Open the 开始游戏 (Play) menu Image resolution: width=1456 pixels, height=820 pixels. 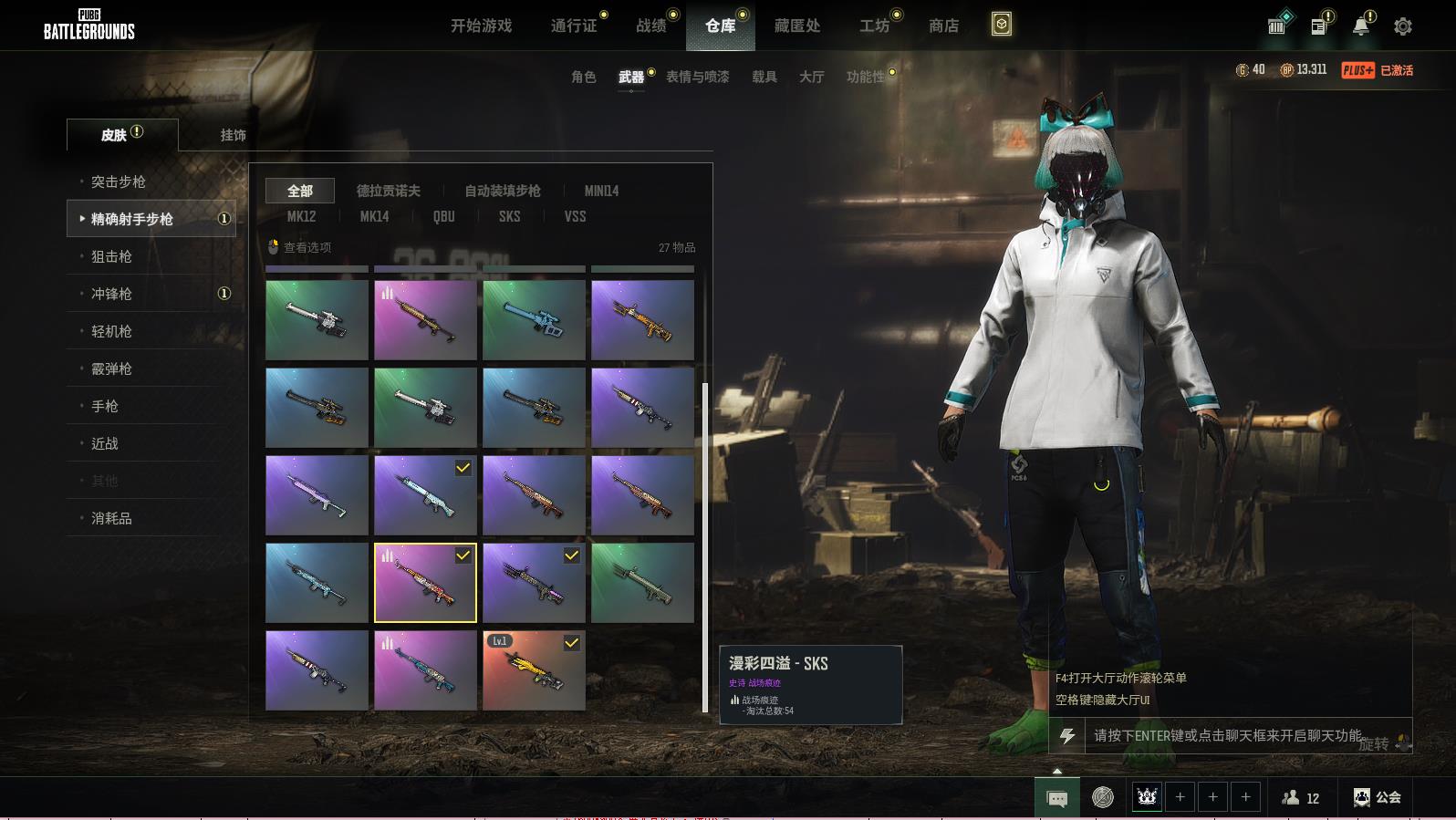point(481,26)
